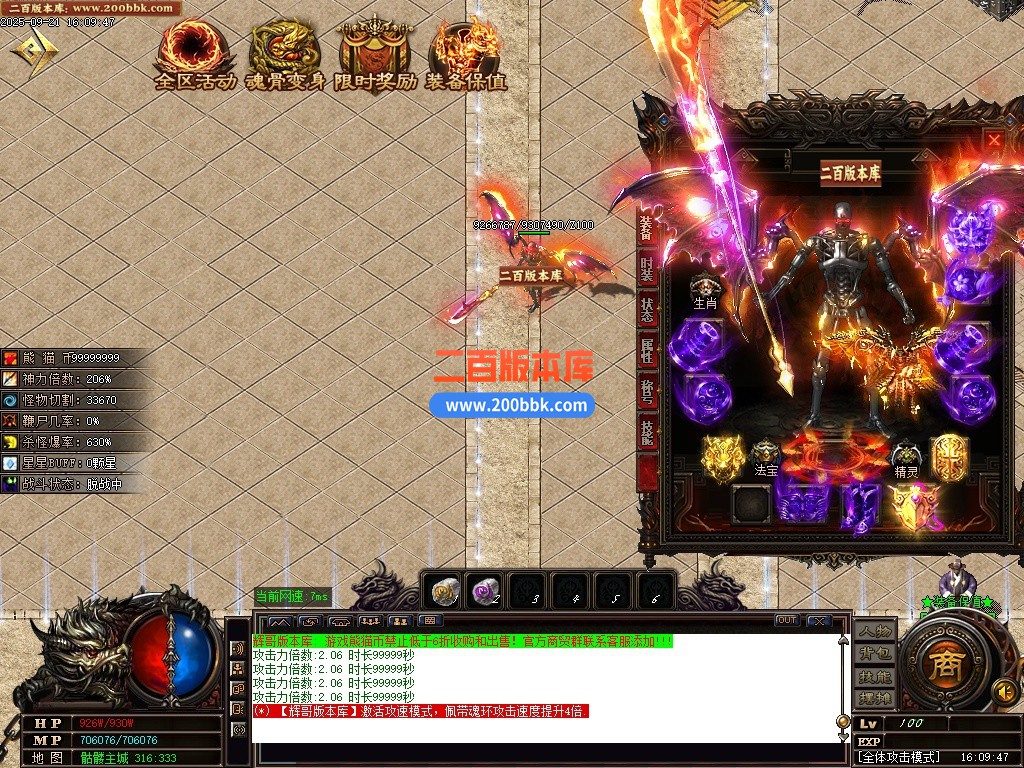The width and height of the screenshot is (1024, 768).
Task: Use the item in hotbar slot 1
Action: 445,592
